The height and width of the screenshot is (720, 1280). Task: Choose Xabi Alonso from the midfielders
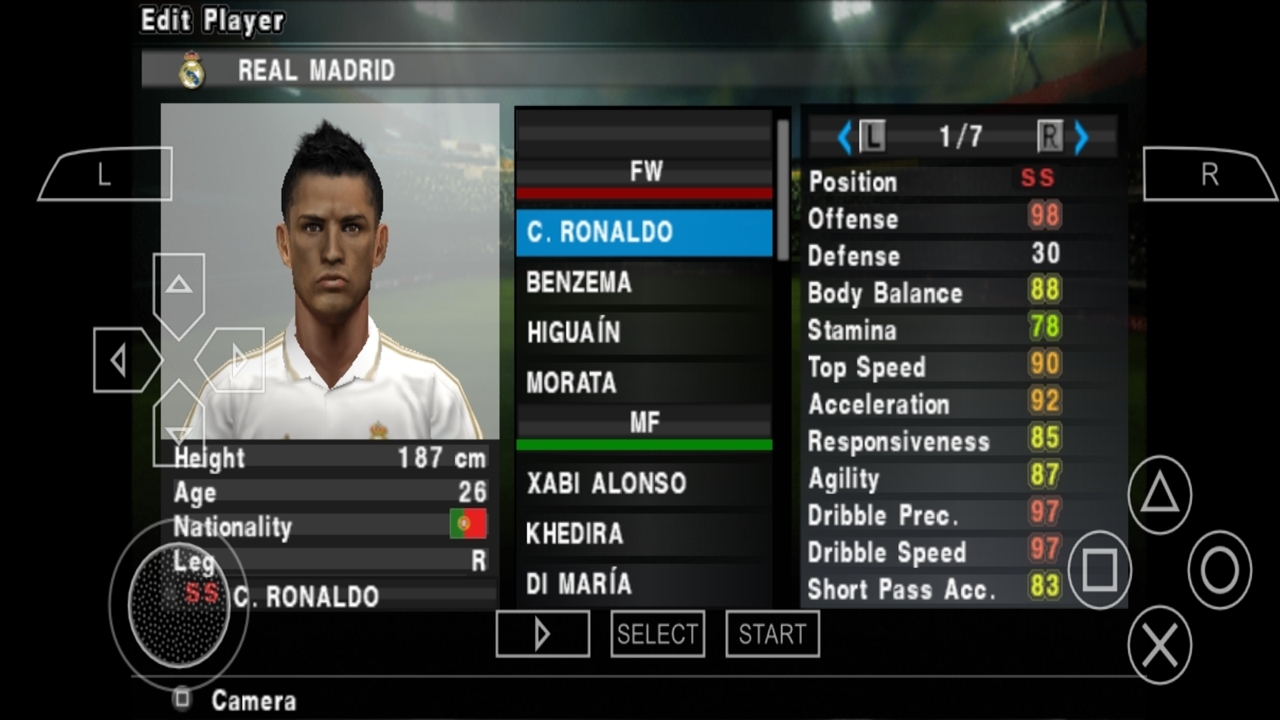(644, 483)
